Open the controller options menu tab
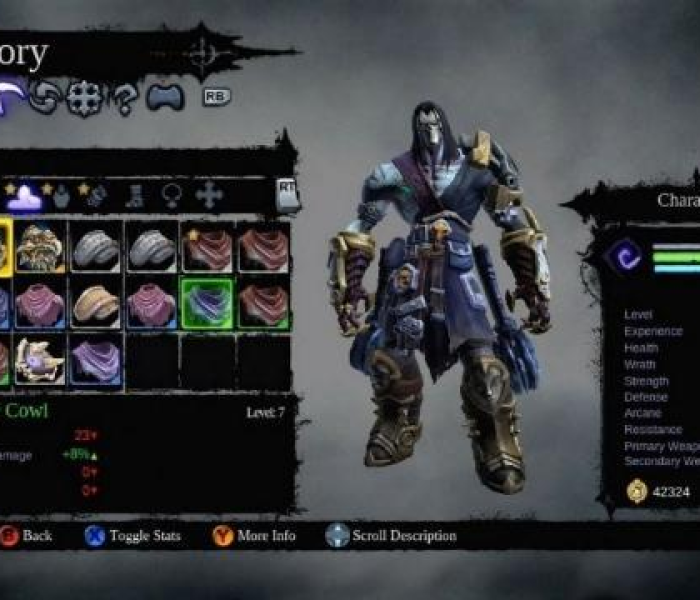 [163, 97]
